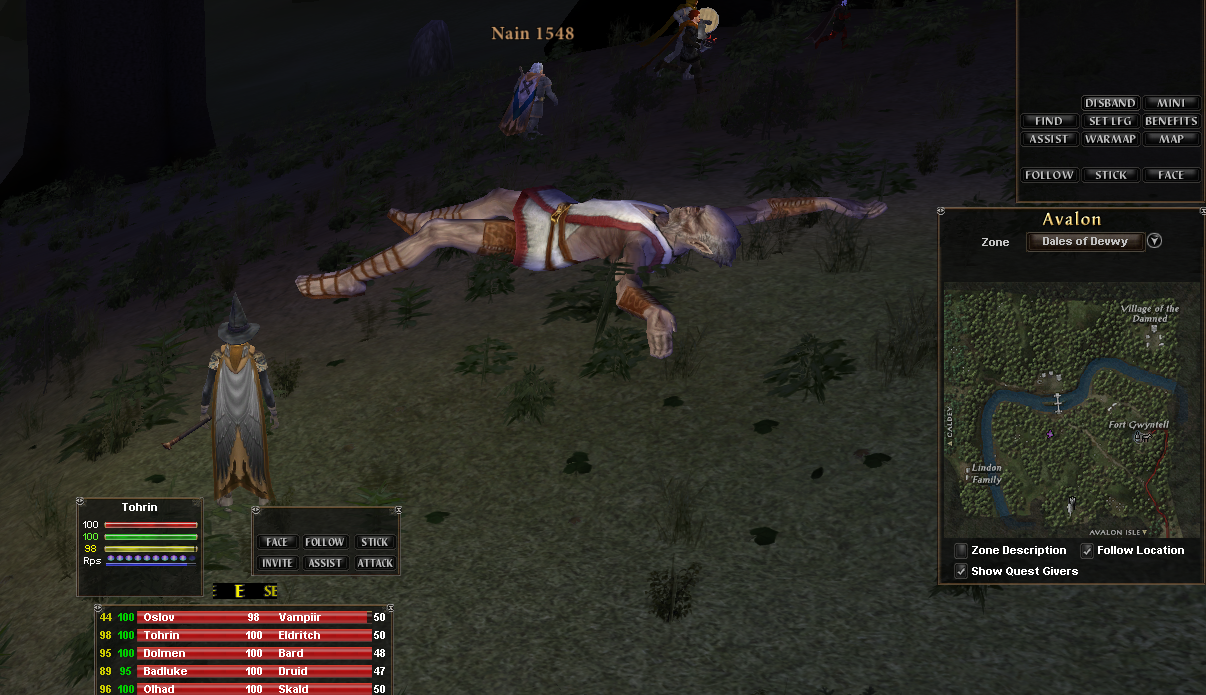Open the MINI group window
This screenshot has height=695, width=1206.
1171,103
